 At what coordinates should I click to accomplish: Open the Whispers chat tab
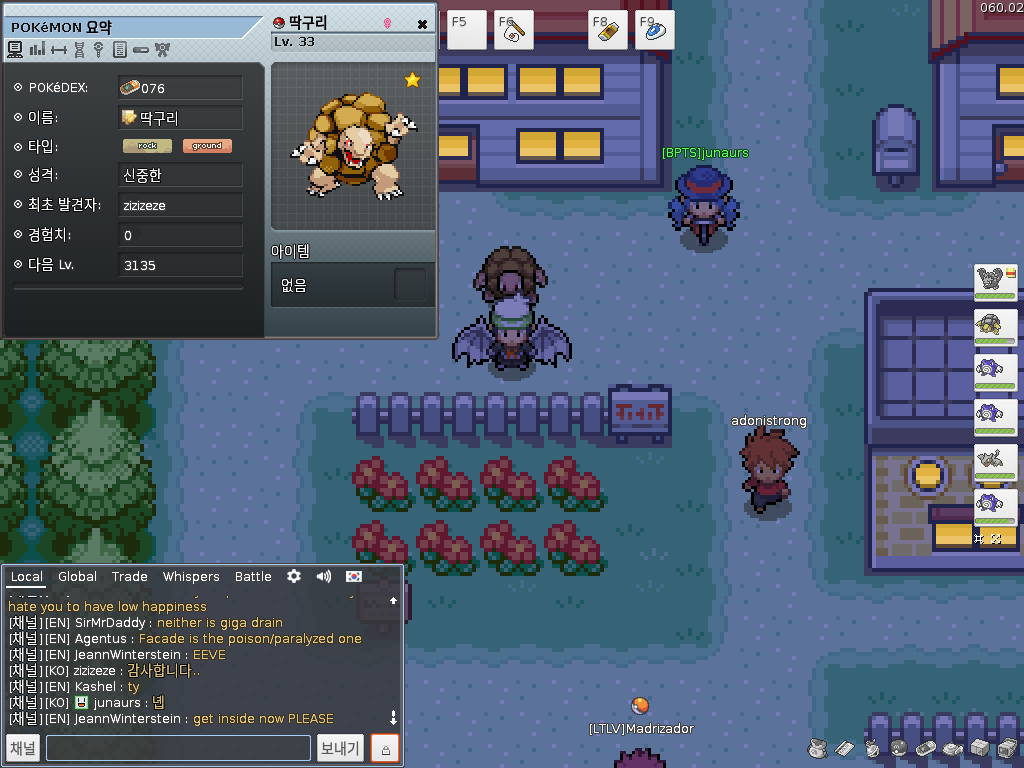pos(191,577)
